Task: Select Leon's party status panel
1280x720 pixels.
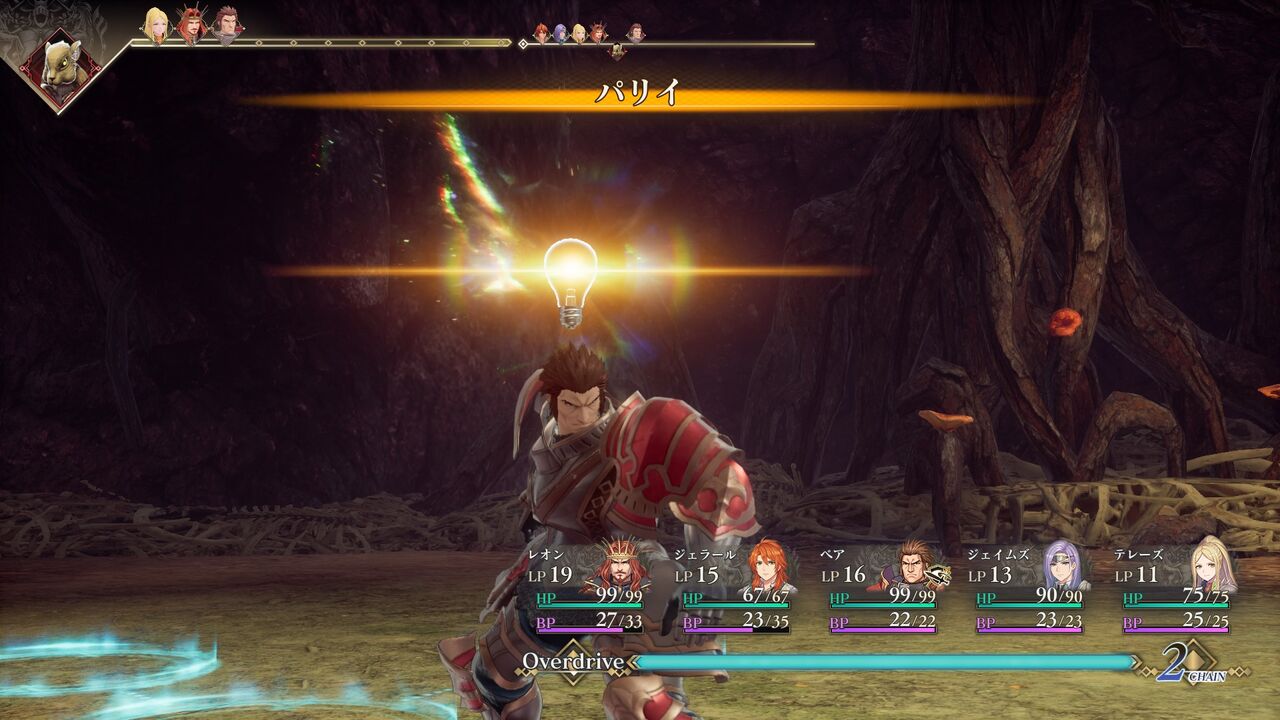Action: pyautogui.click(x=590, y=590)
